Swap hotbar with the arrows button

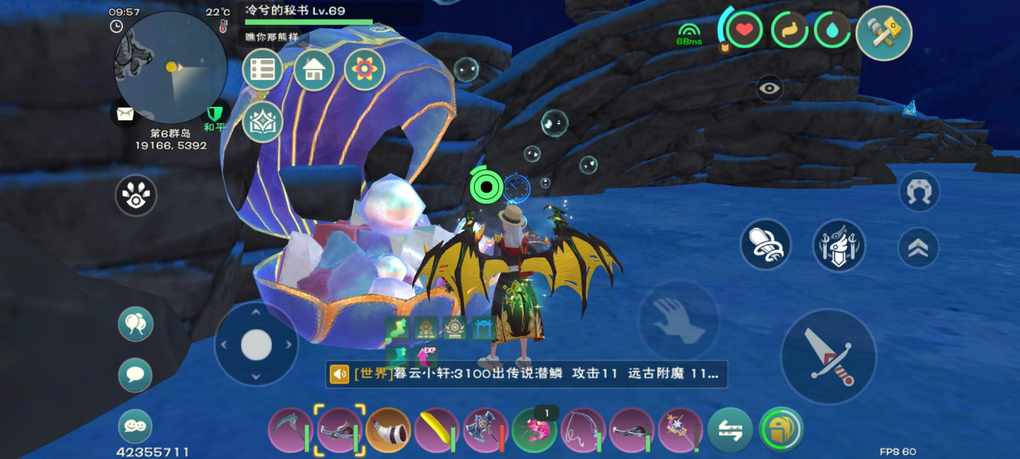pos(730,430)
